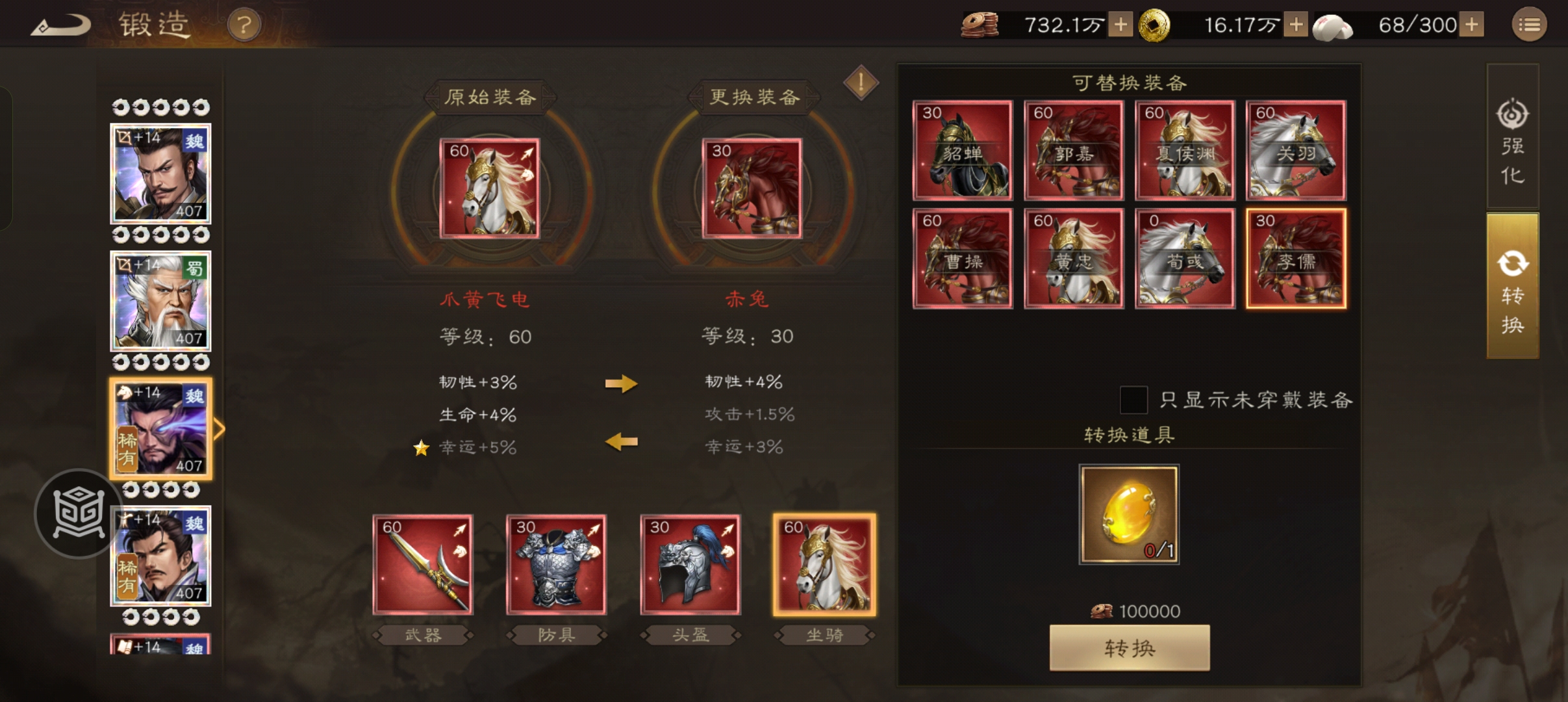Click the exclamation warning icon
Screen dimensions: 1568x702
point(861,83)
